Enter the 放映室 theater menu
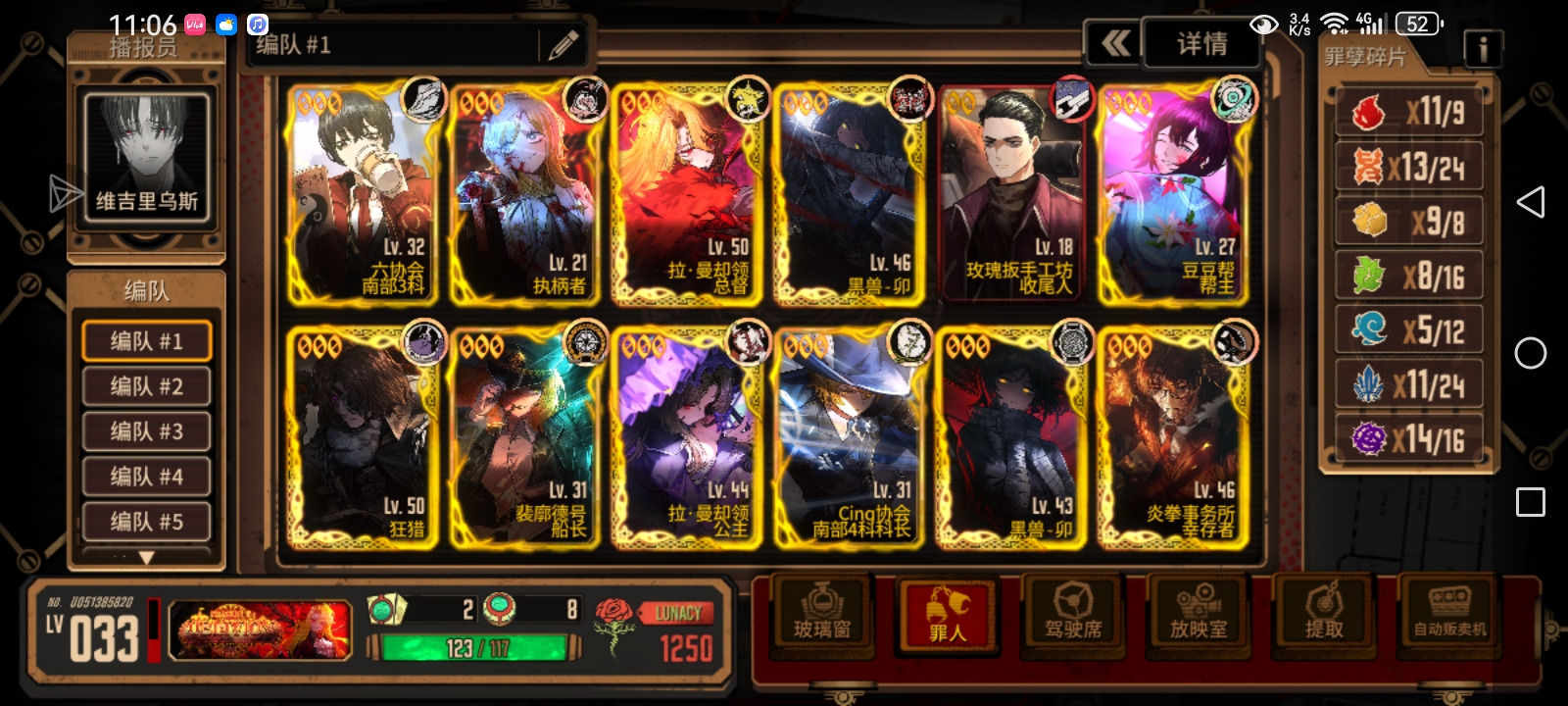 click(x=1199, y=613)
